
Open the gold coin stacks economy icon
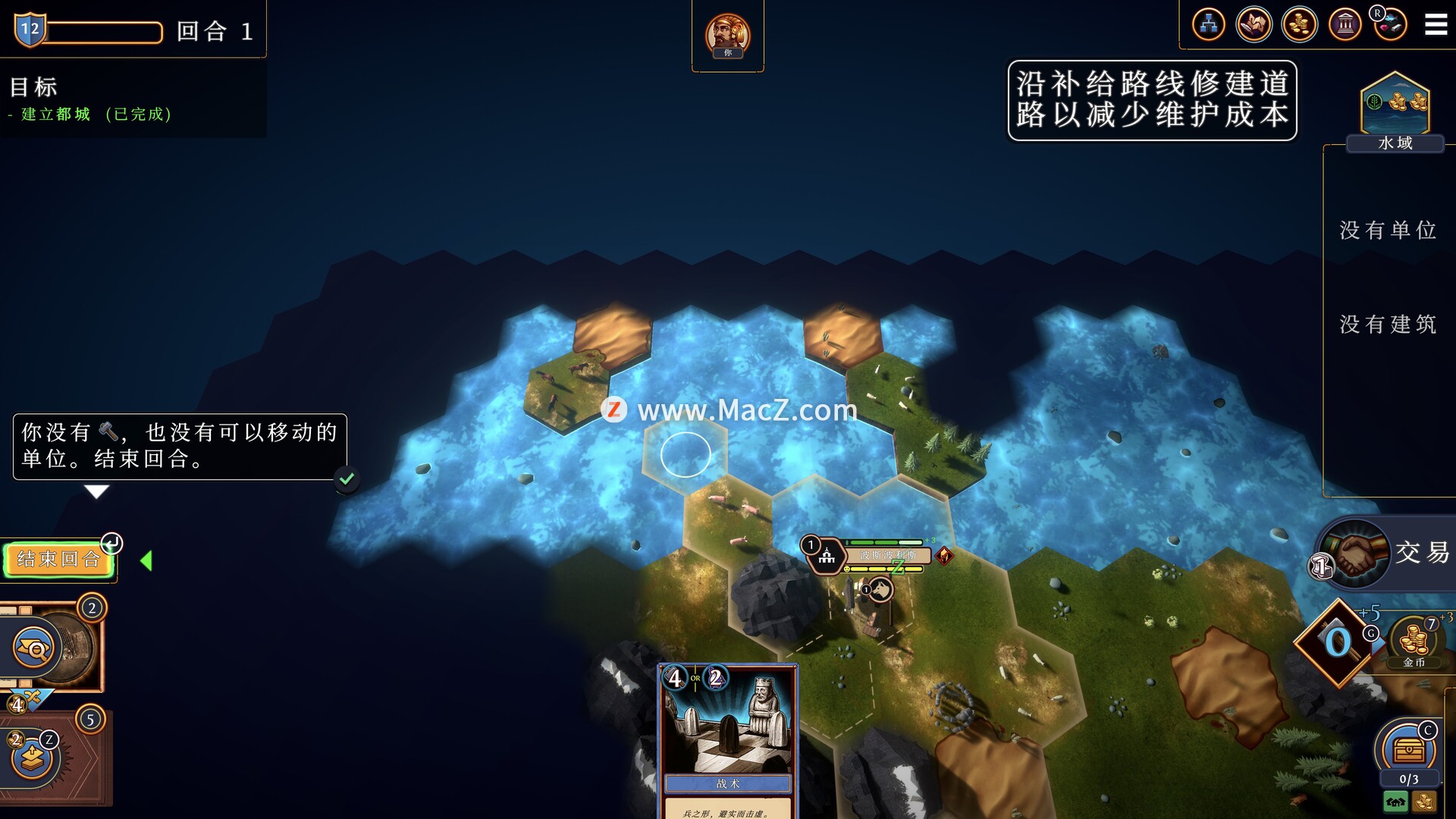(x=1299, y=25)
